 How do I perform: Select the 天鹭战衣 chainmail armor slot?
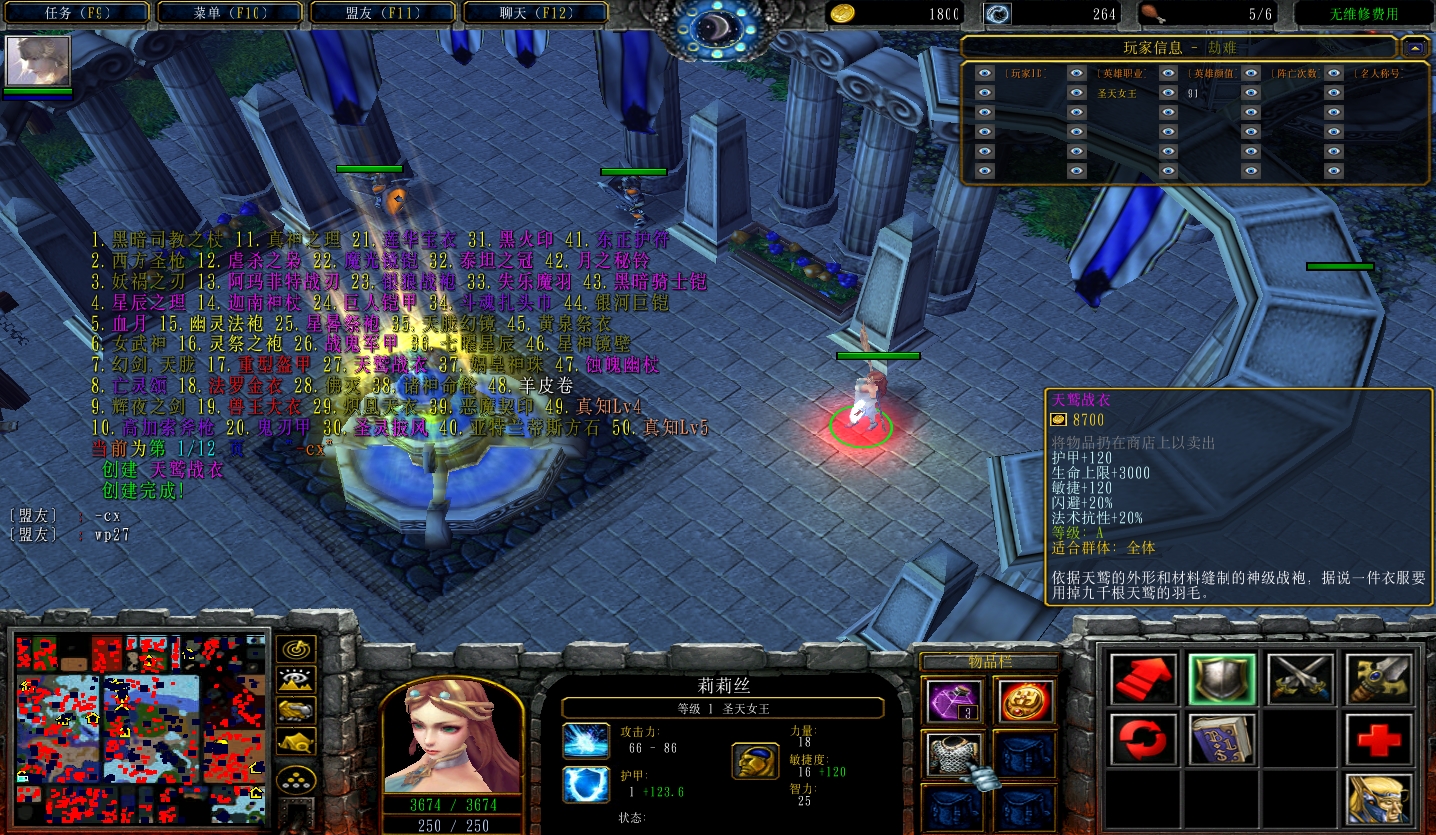[x=953, y=755]
